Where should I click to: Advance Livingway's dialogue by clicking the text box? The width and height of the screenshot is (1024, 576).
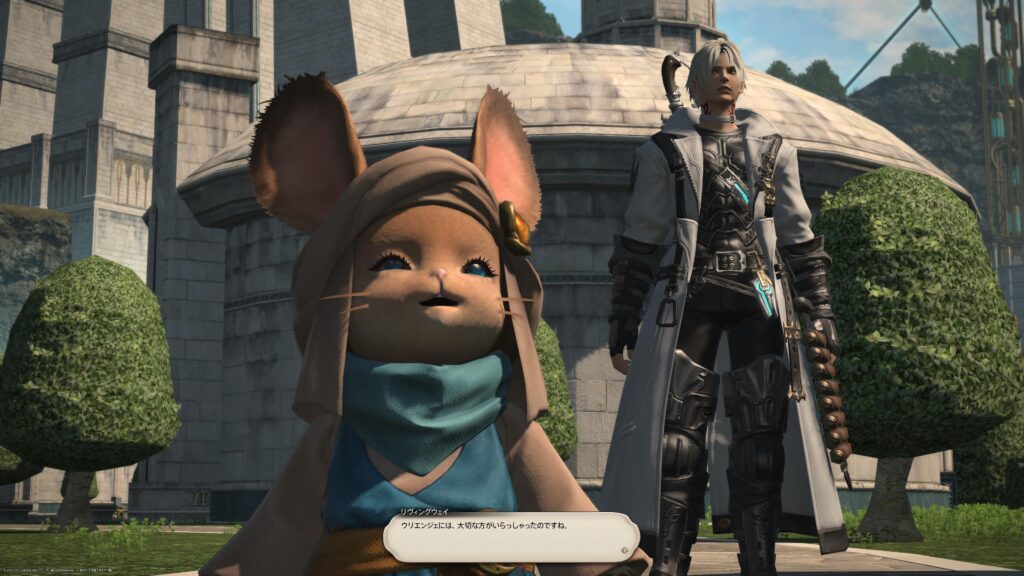click(x=510, y=537)
